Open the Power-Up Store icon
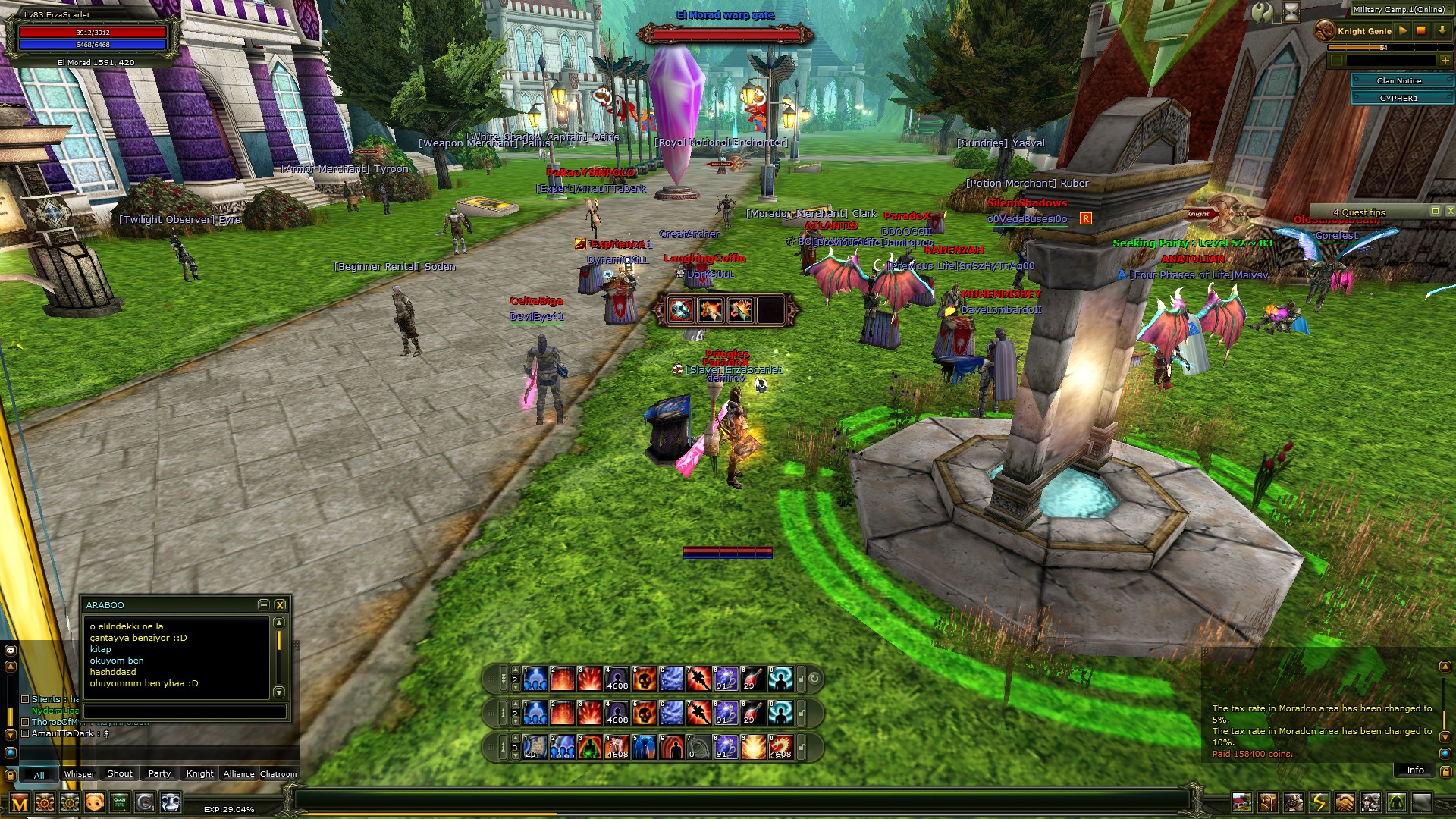This screenshot has width=1456, height=819. [x=44, y=802]
